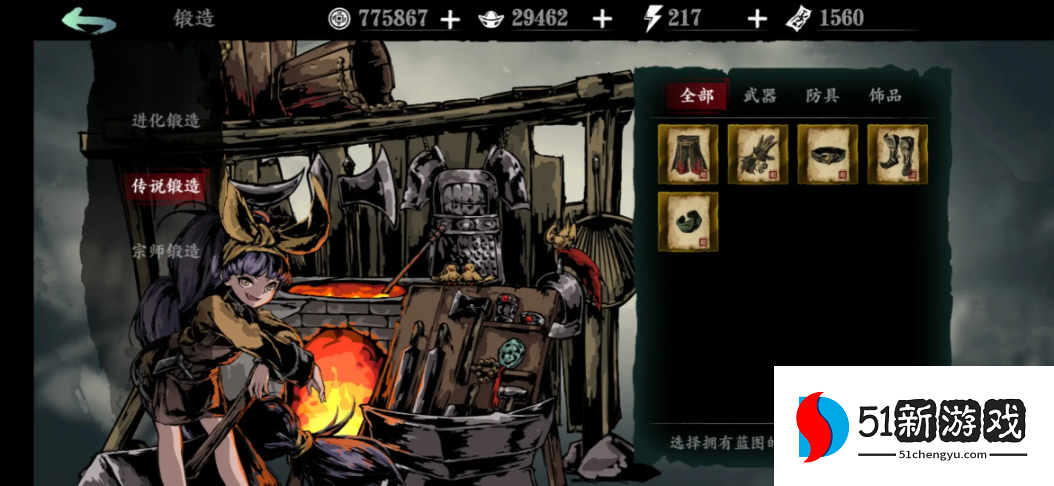This screenshot has height=486, width=1054.
Task: Add silver ingots using plus button
Action: pyautogui.click(x=602, y=19)
